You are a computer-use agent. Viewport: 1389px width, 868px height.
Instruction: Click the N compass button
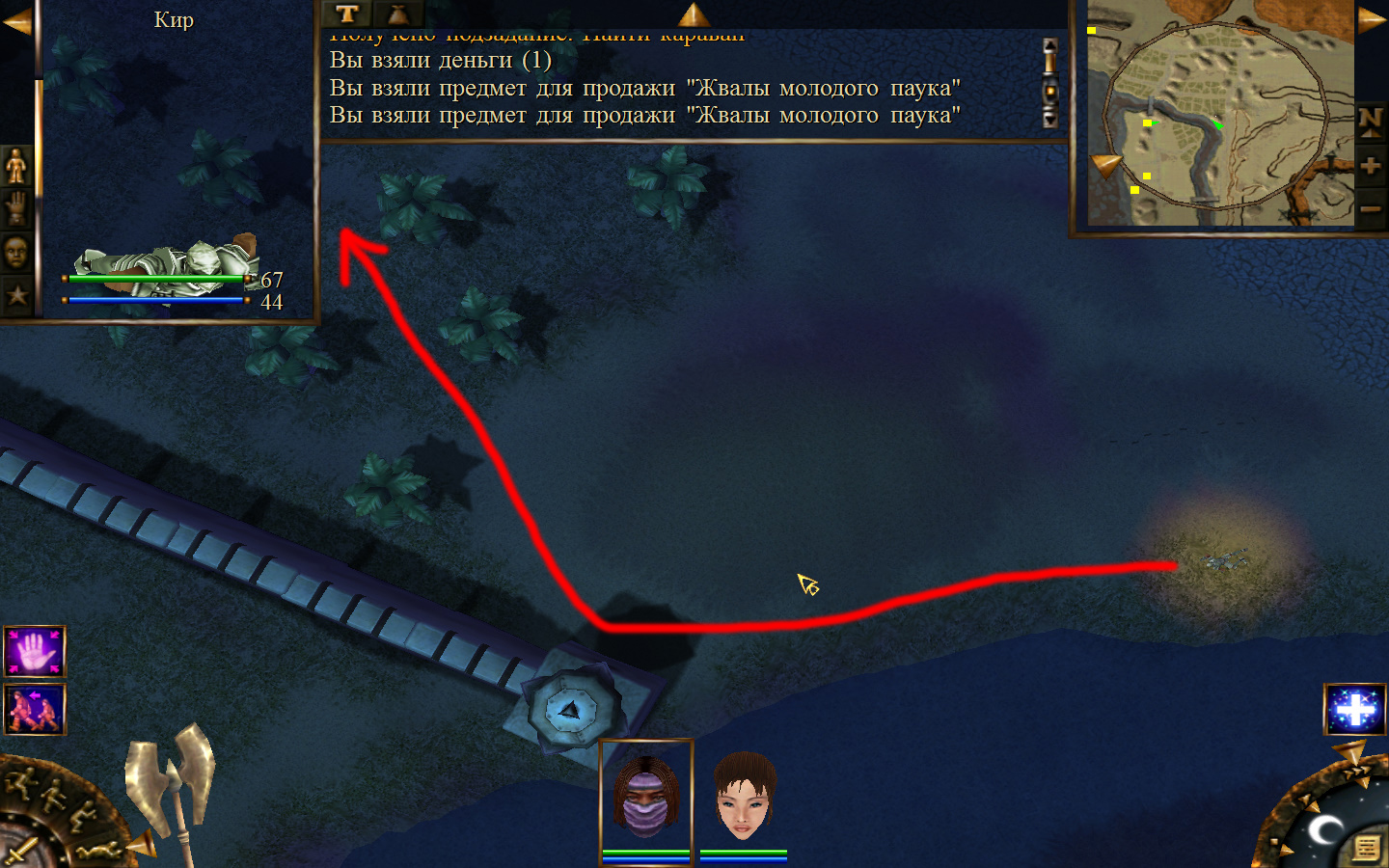coord(1371,122)
